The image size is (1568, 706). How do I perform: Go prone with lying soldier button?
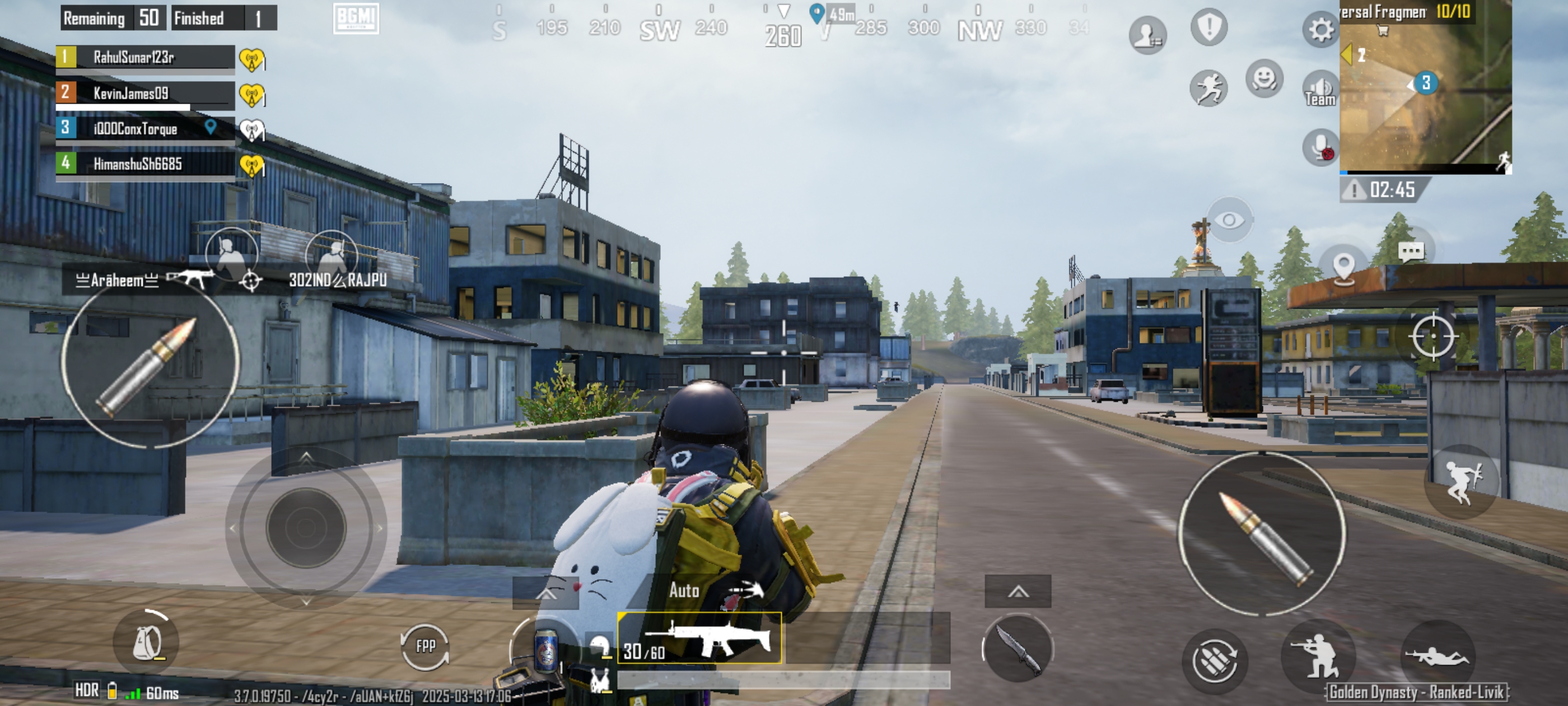1436,656
